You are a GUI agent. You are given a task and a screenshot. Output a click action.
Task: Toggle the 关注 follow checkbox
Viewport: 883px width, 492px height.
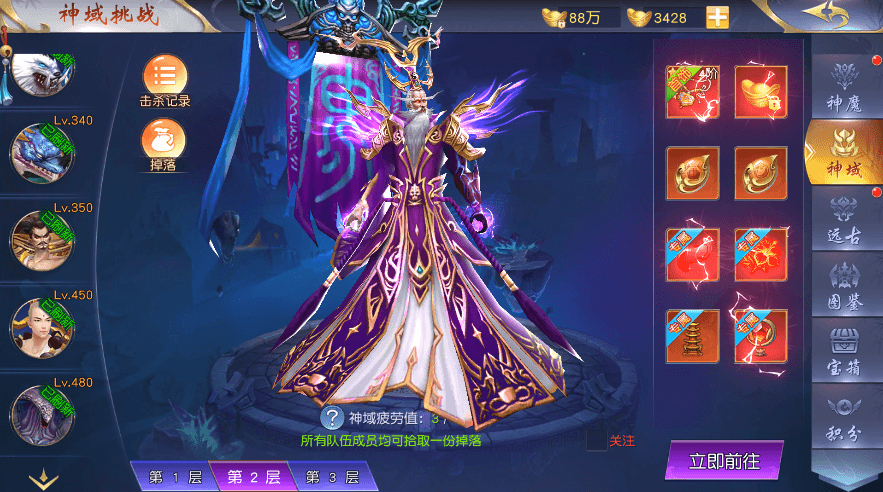(x=597, y=440)
